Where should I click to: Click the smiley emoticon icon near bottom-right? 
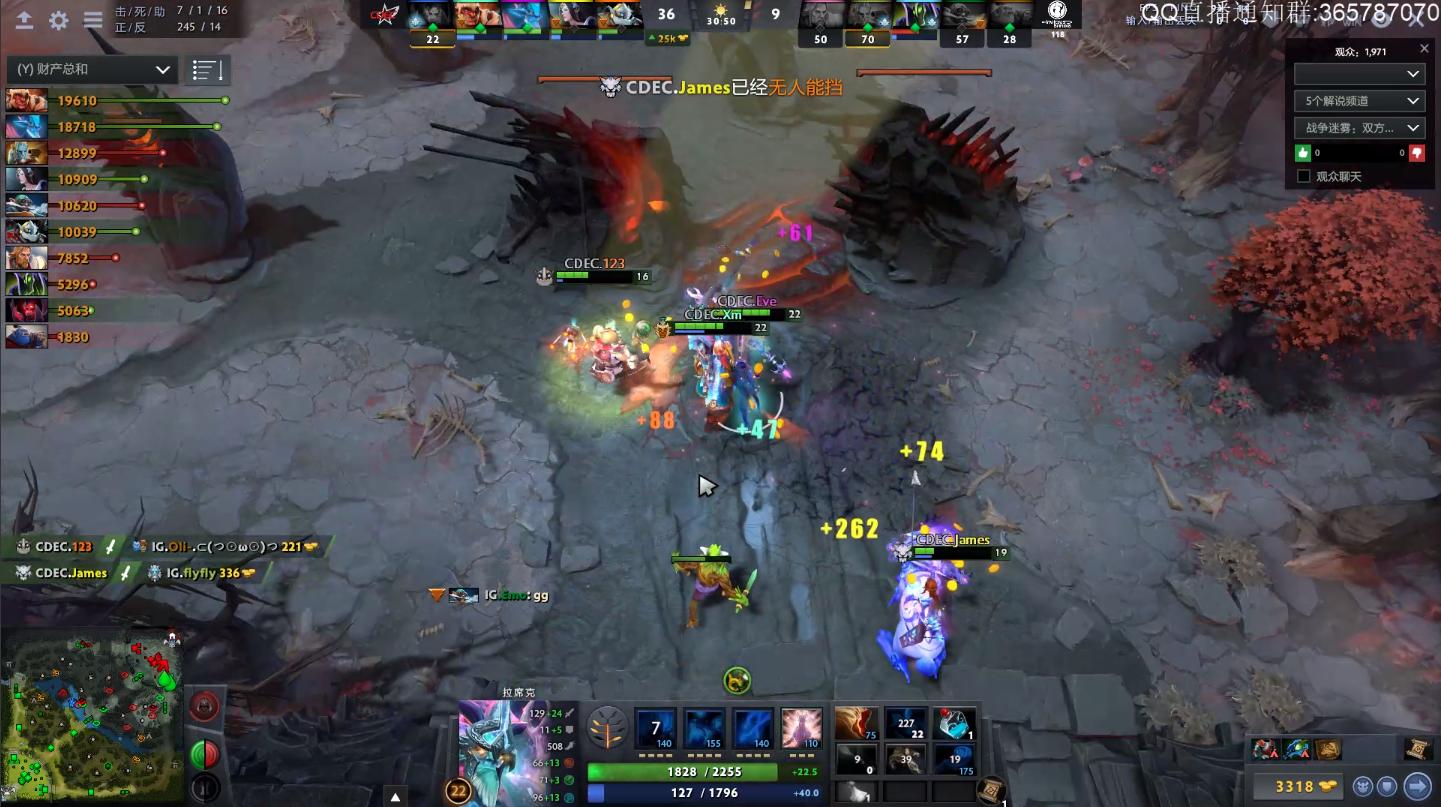(1364, 786)
